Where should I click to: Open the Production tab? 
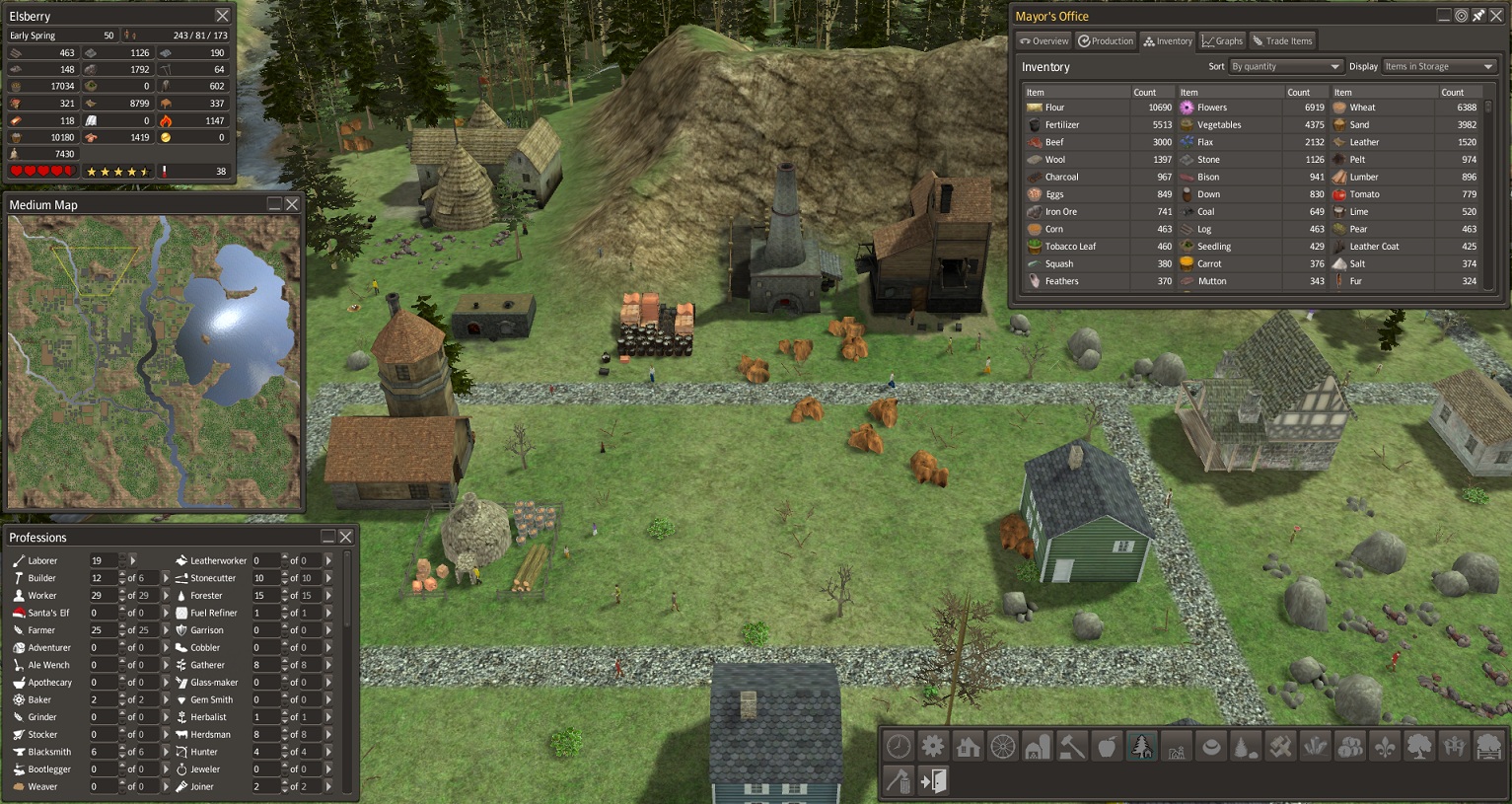(x=1106, y=41)
